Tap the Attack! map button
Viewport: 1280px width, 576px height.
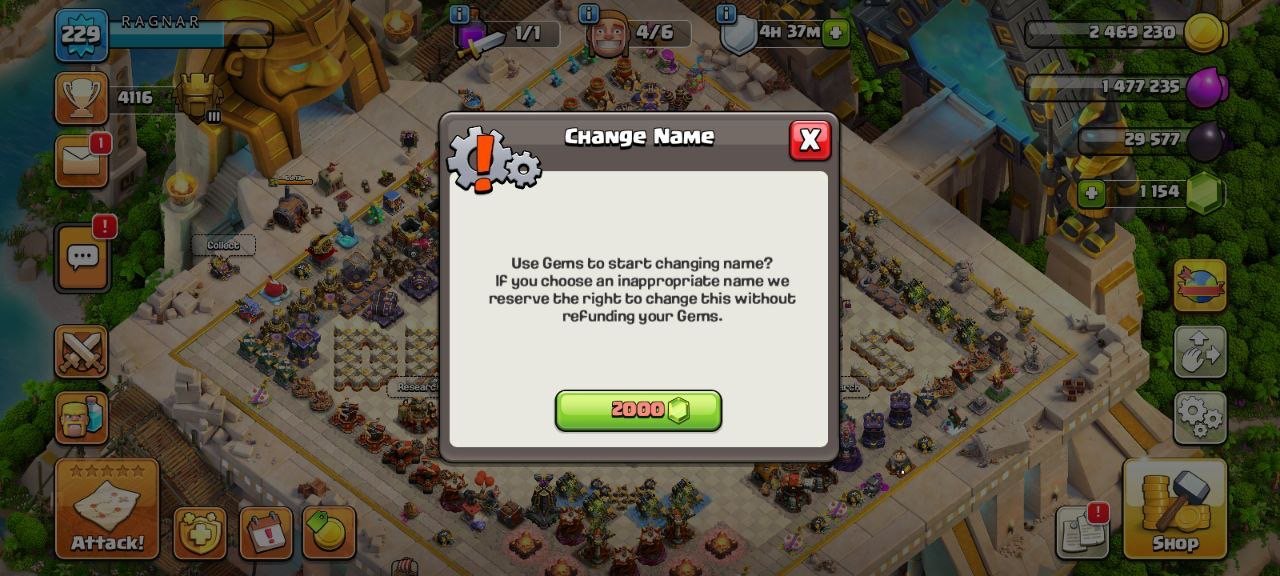tap(107, 508)
